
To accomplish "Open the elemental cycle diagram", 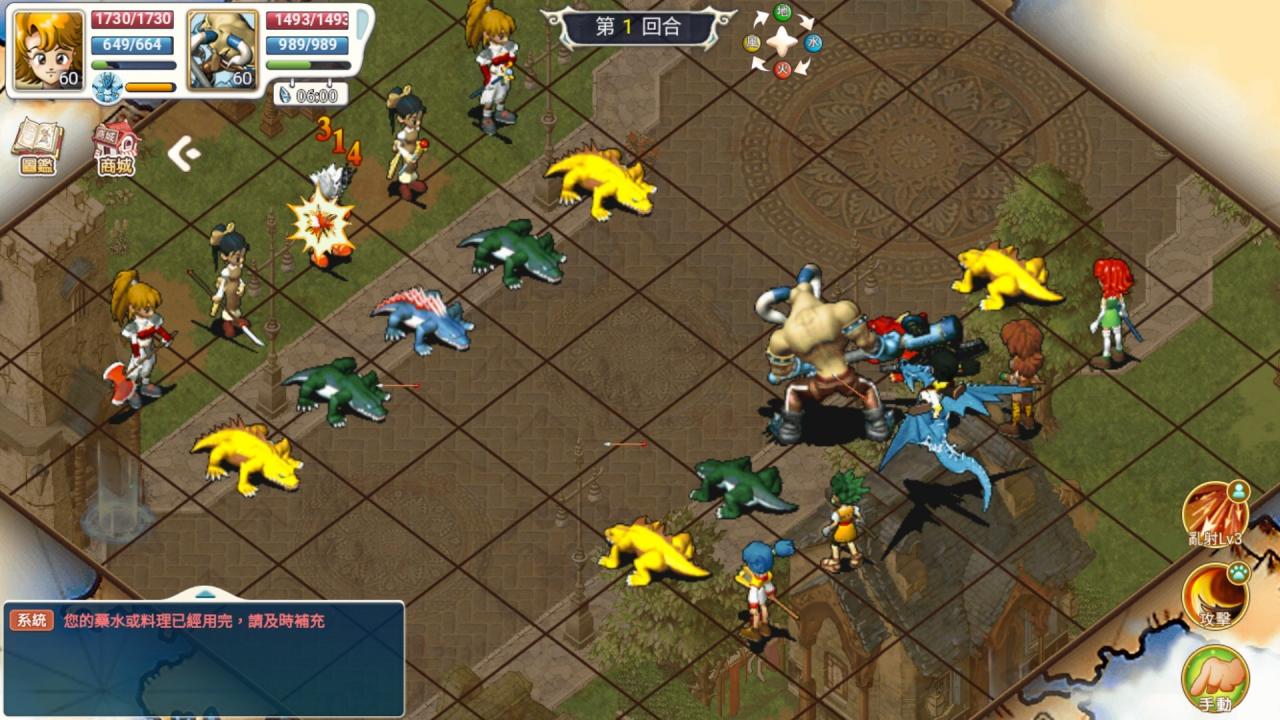I will pos(783,42).
